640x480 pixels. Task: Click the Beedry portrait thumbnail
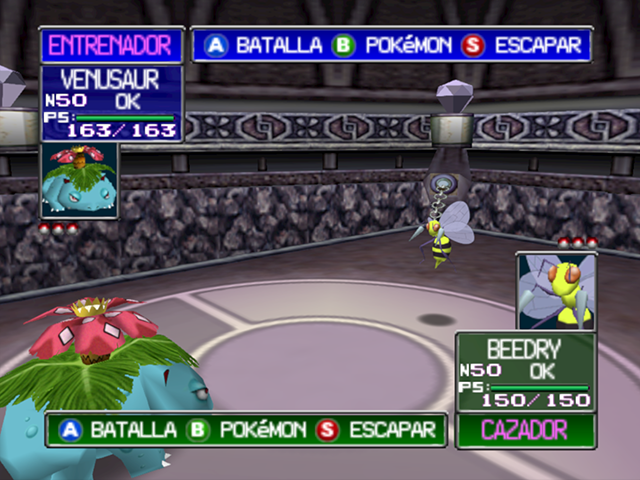556,291
